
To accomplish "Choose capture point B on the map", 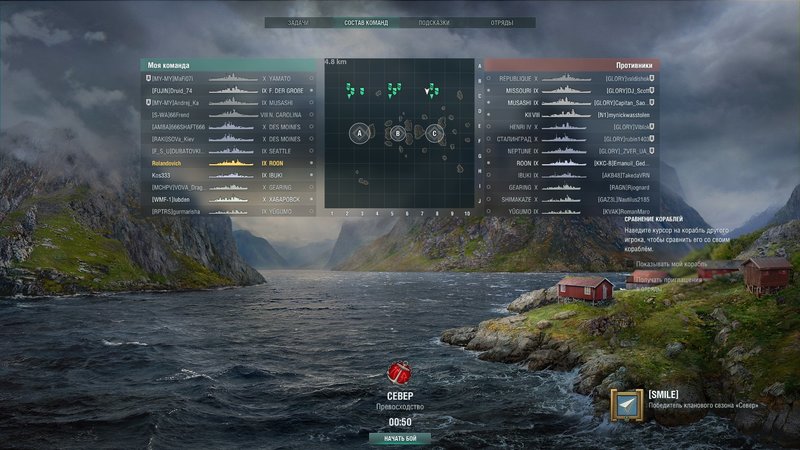I will 398,132.
